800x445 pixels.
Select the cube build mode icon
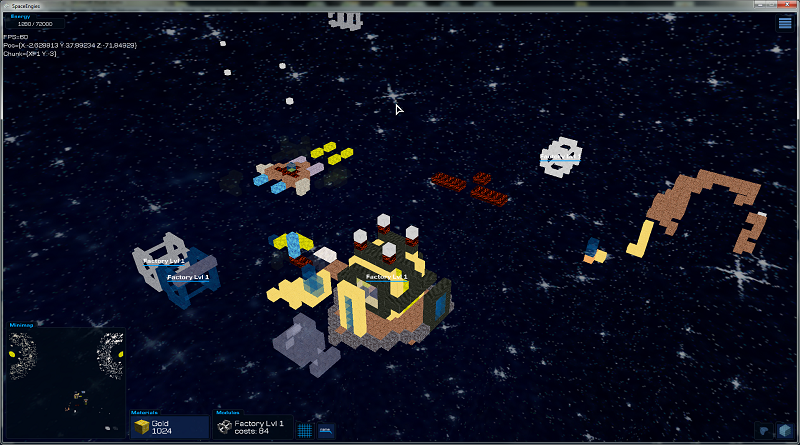coord(785,431)
